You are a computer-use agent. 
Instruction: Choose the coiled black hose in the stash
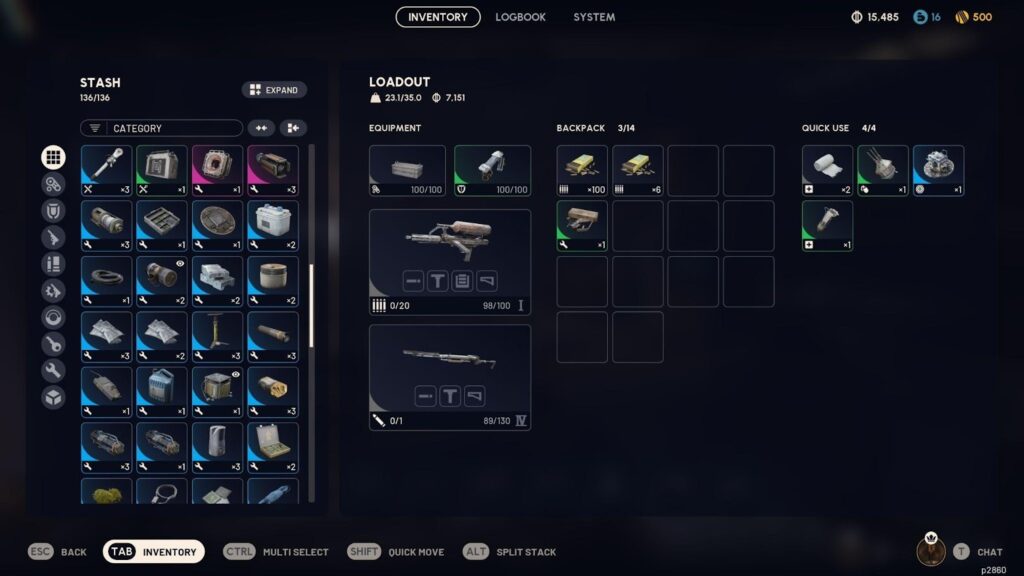[106, 281]
